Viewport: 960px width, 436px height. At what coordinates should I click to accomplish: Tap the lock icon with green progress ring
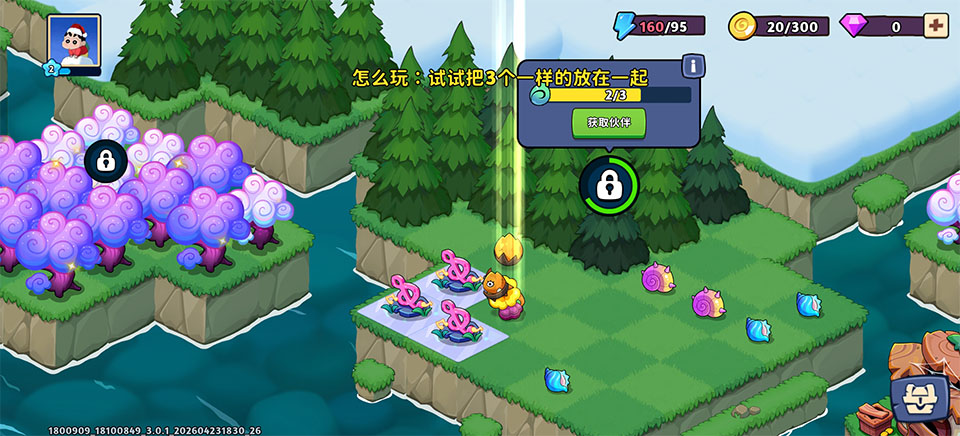tap(608, 184)
